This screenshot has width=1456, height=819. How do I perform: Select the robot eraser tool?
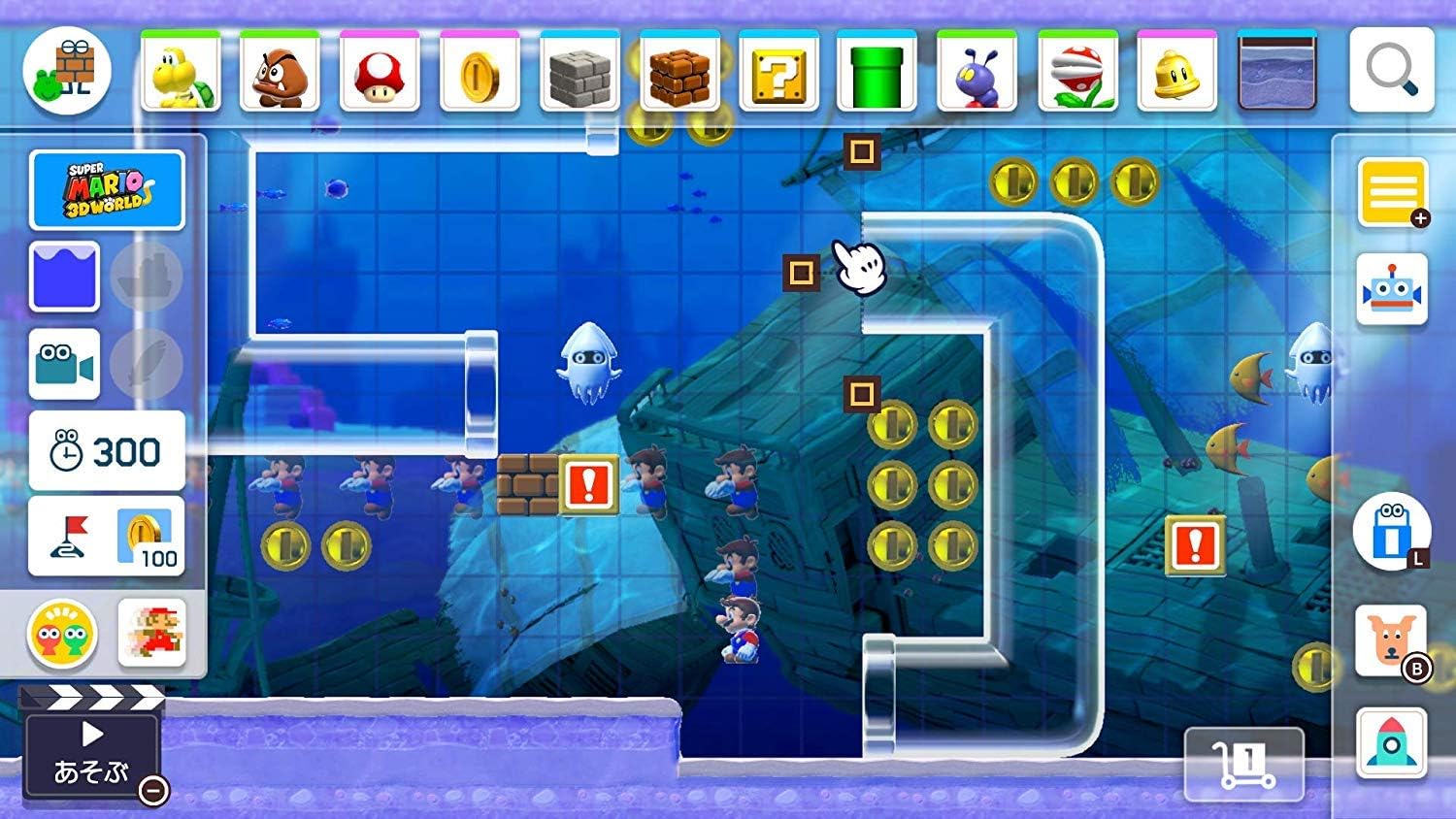pos(1390,287)
